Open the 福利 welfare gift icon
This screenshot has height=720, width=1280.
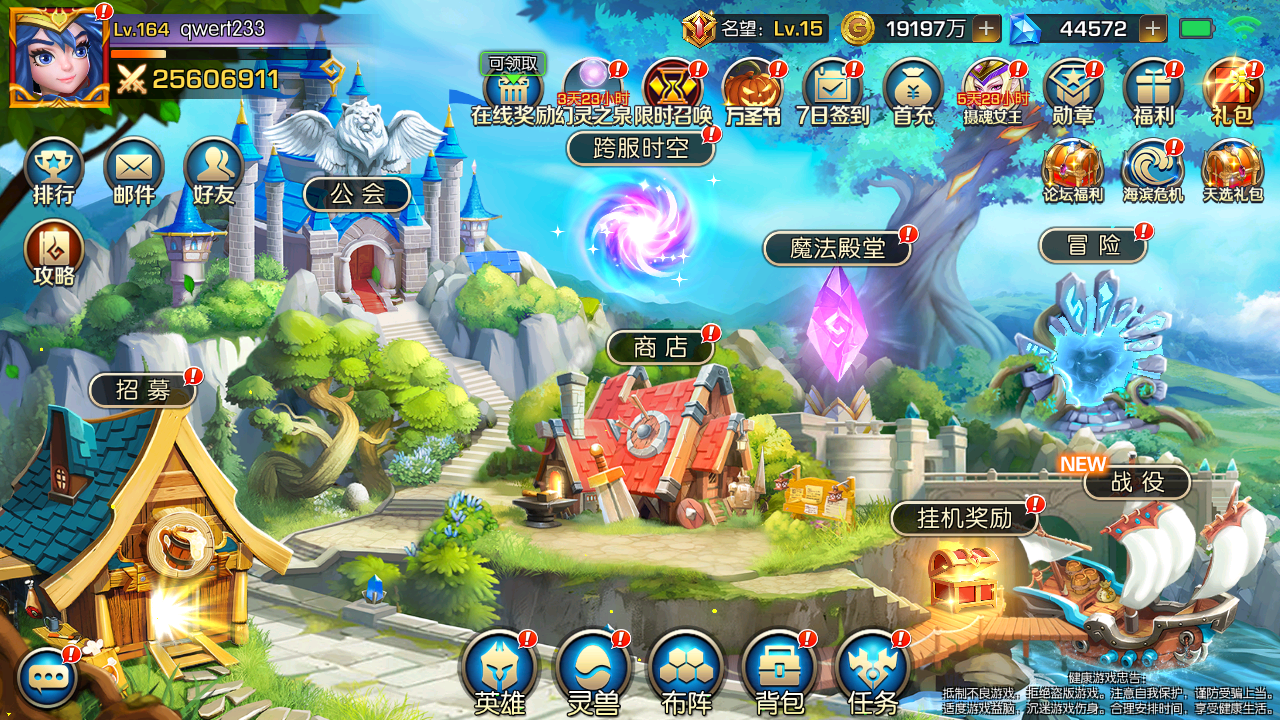1152,90
